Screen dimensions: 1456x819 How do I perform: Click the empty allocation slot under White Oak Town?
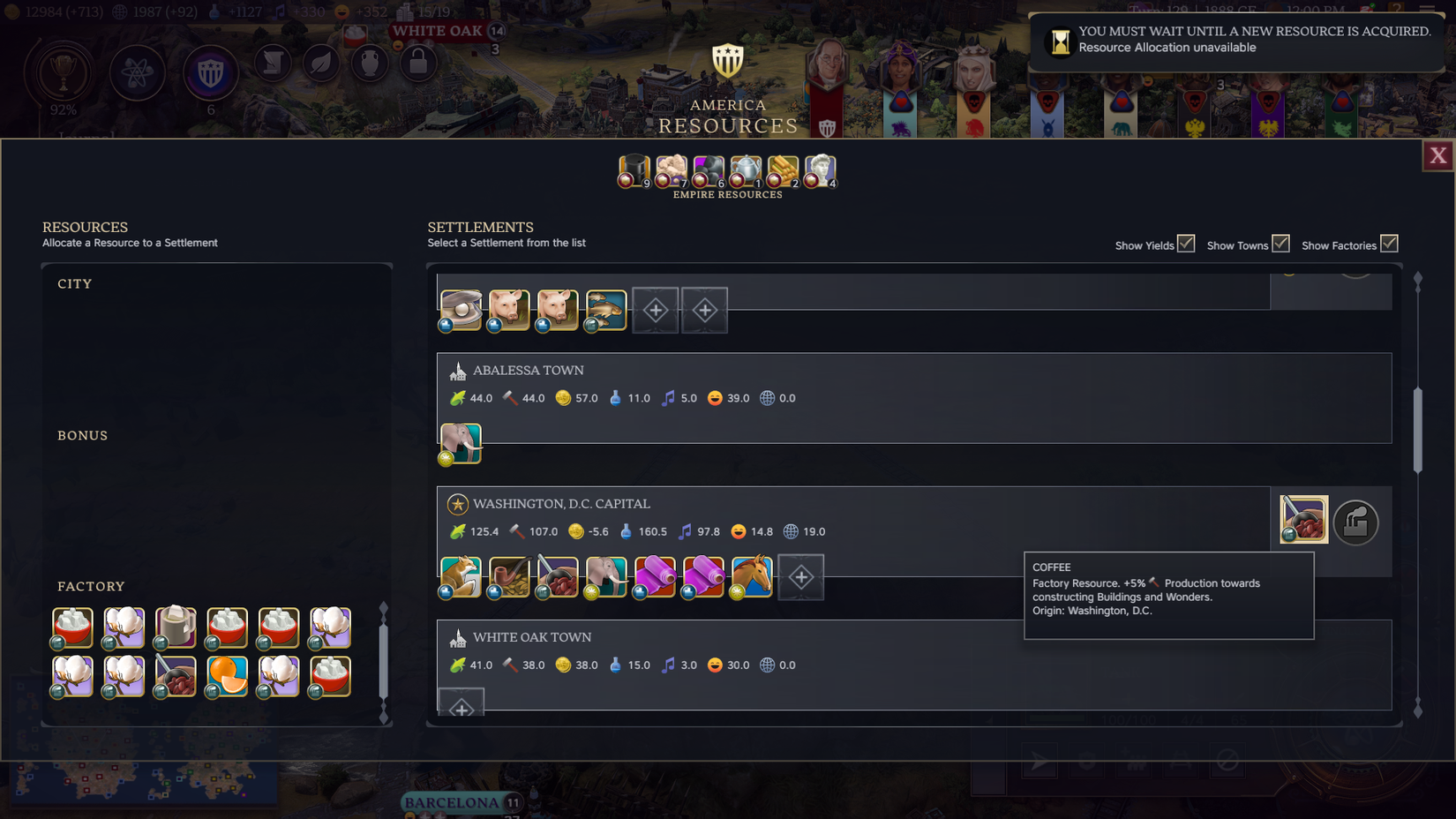tap(461, 702)
